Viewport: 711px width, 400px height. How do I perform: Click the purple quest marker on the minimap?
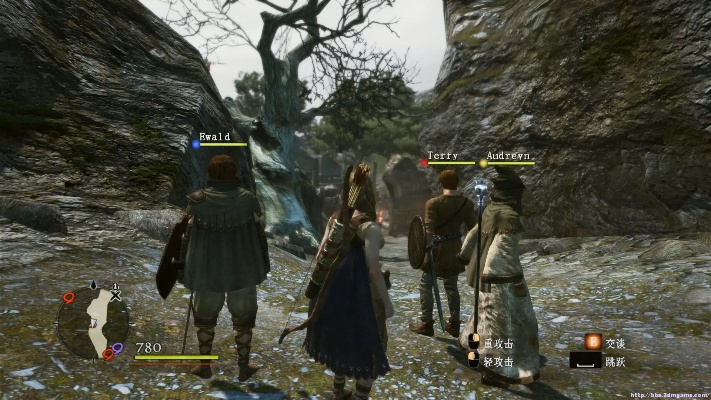[118, 348]
